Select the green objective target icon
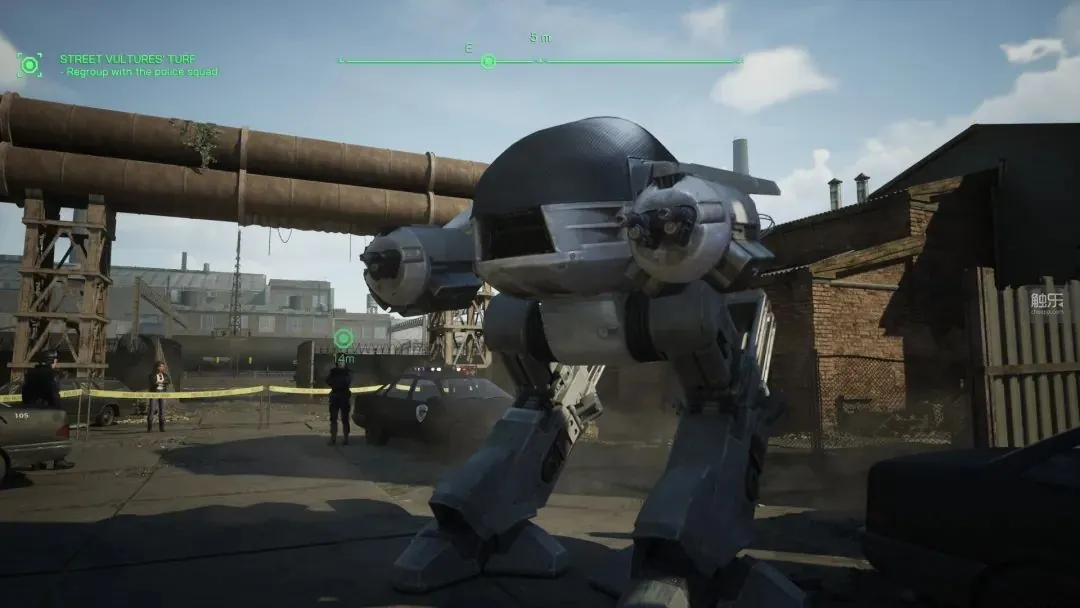Image resolution: width=1080 pixels, height=608 pixels. [x=30, y=66]
